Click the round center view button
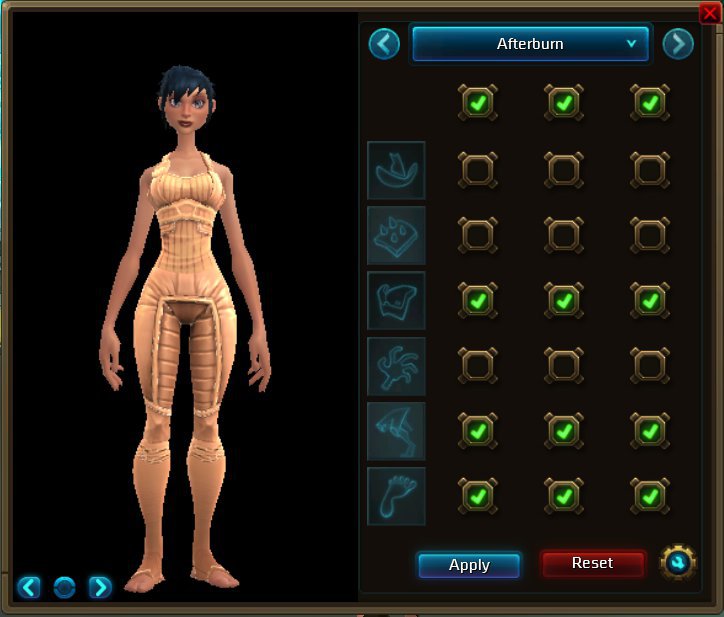 pos(64,587)
